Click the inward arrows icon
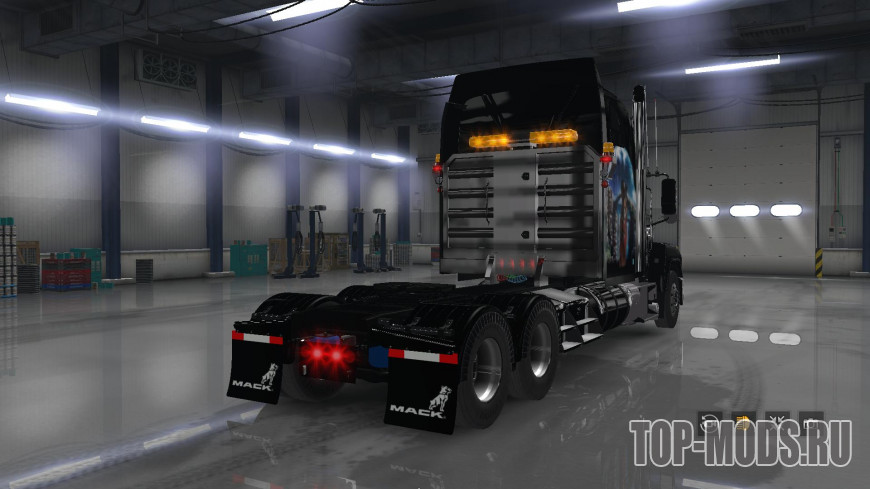This screenshot has width=870, height=489. (x=777, y=421)
